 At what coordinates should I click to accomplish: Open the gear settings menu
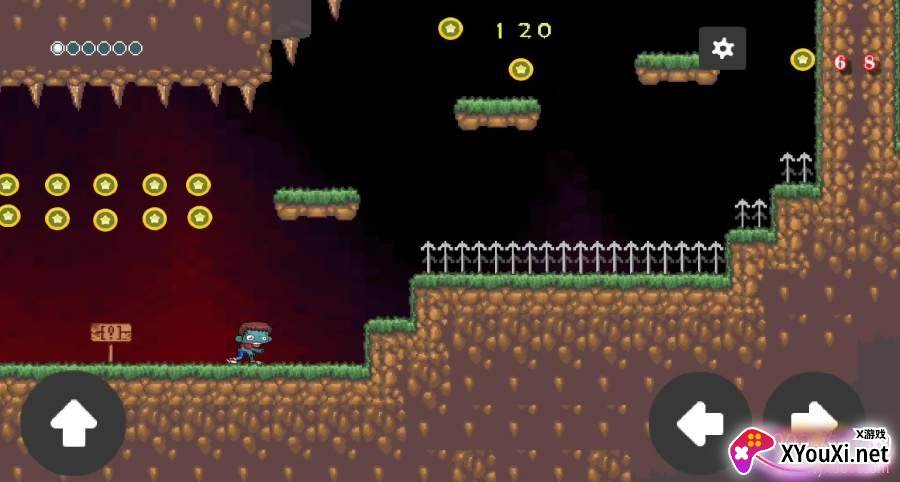pyautogui.click(x=722, y=48)
